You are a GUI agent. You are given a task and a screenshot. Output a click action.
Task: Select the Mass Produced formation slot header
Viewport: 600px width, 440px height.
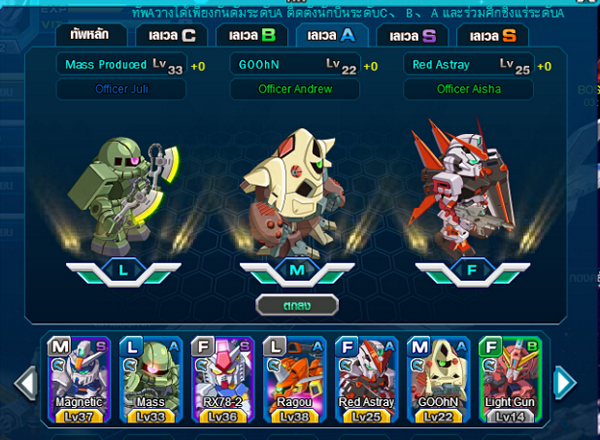121,65
